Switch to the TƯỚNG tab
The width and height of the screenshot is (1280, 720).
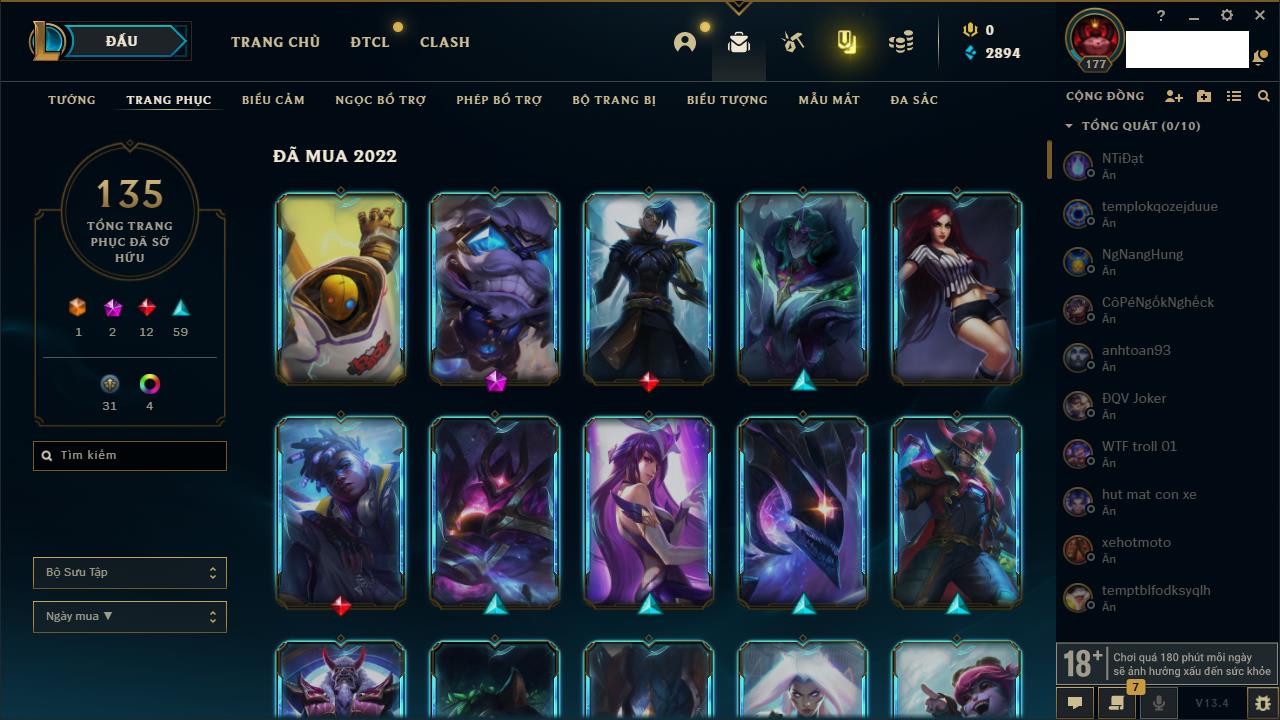(x=72, y=100)
